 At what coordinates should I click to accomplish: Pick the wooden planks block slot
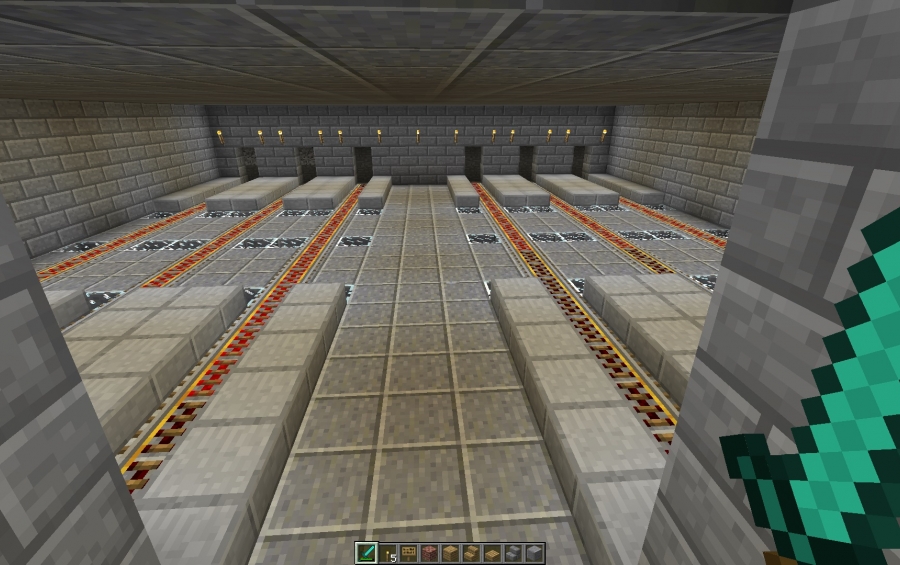451,553
